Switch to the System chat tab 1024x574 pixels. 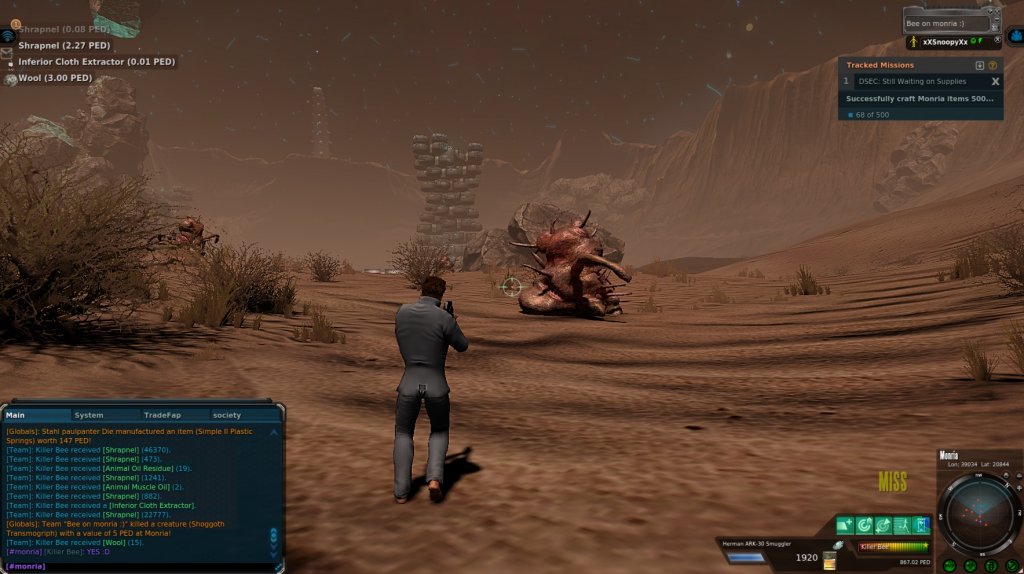(x=89, y=415)
